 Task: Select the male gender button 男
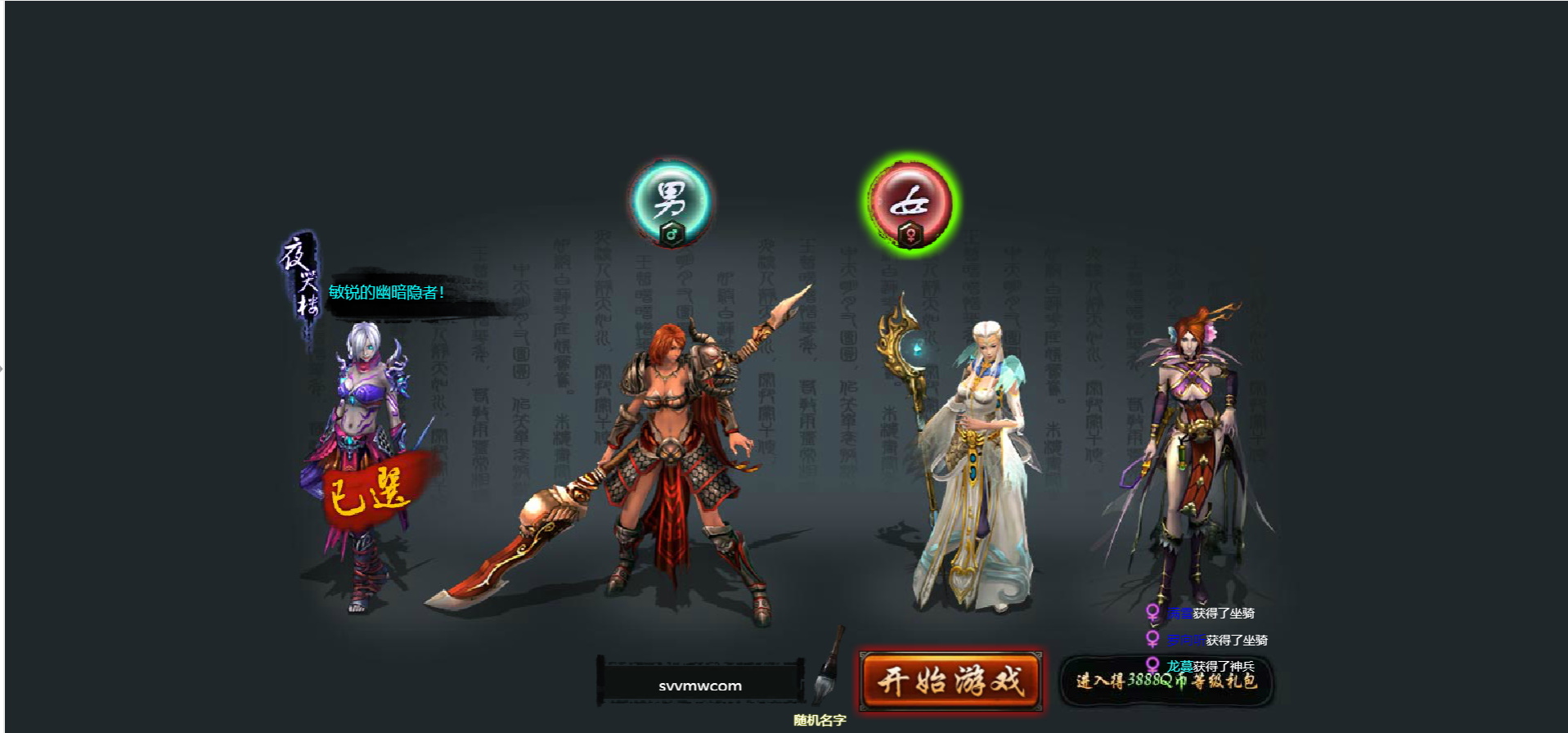click(671, 202)
